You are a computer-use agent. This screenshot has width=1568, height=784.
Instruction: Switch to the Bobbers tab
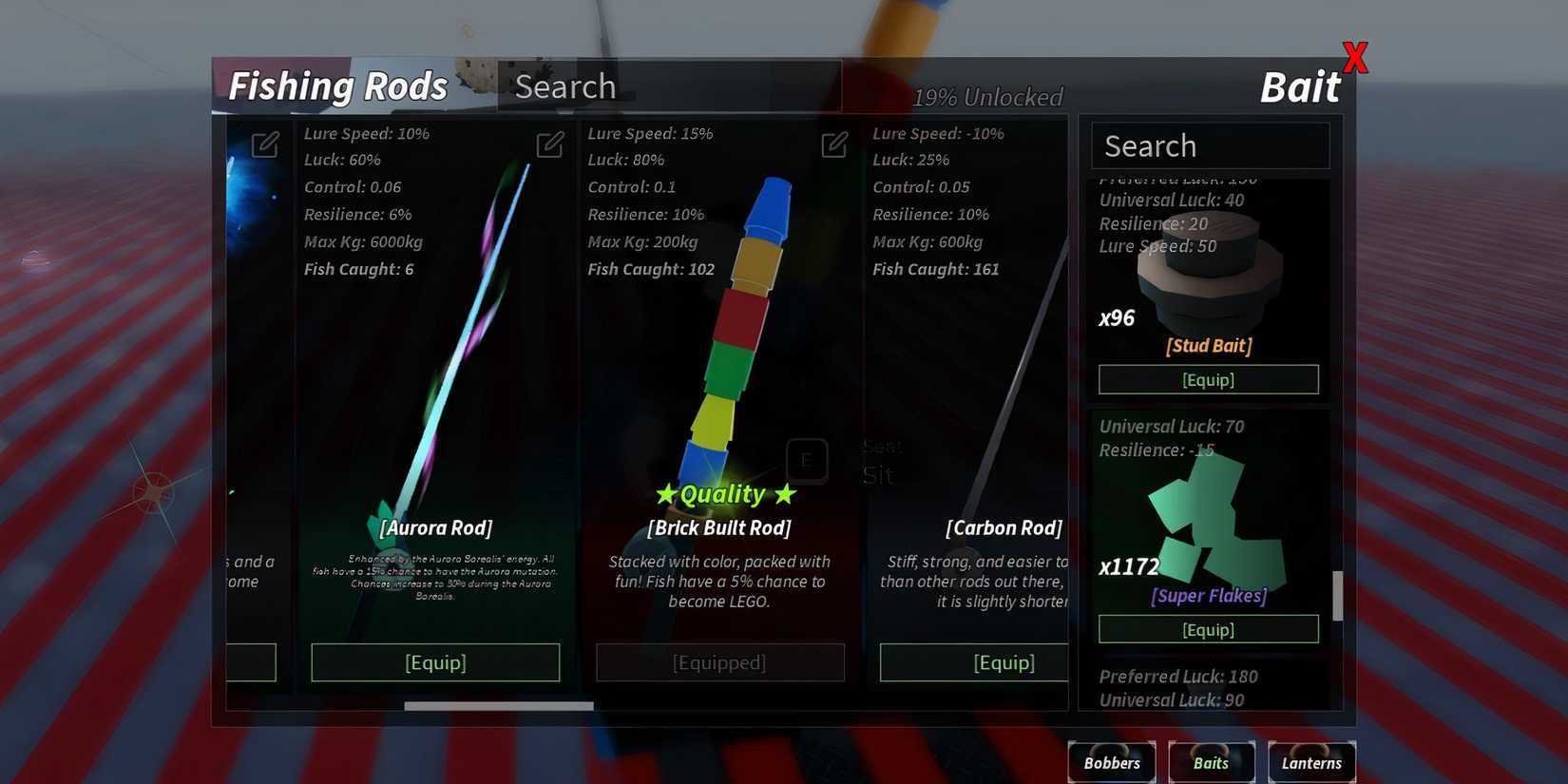tap(1111, 762)
